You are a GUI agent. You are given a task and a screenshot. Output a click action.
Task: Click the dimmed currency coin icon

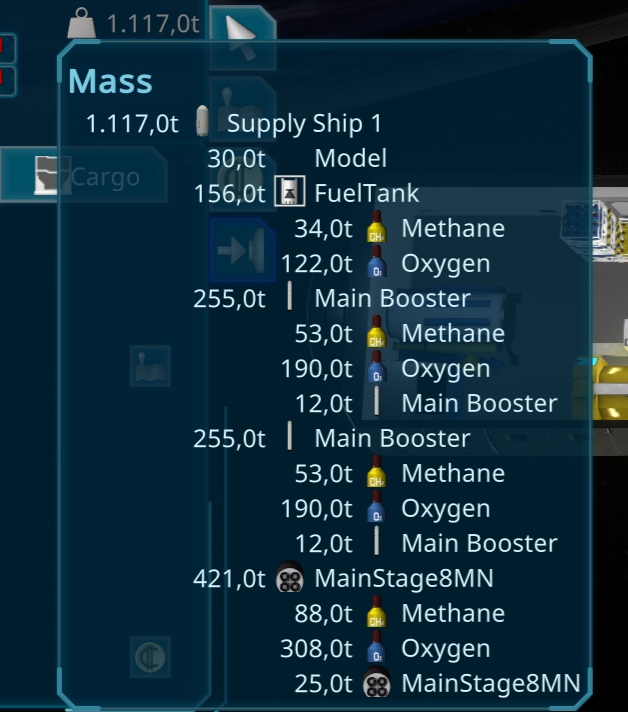pyautogui.click(x=150, y=657)
